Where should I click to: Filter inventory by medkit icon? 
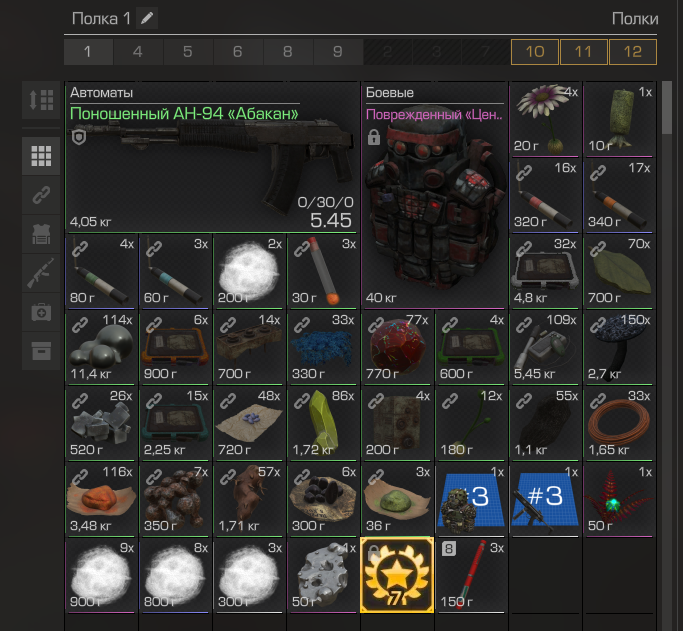tap(41, 312)
